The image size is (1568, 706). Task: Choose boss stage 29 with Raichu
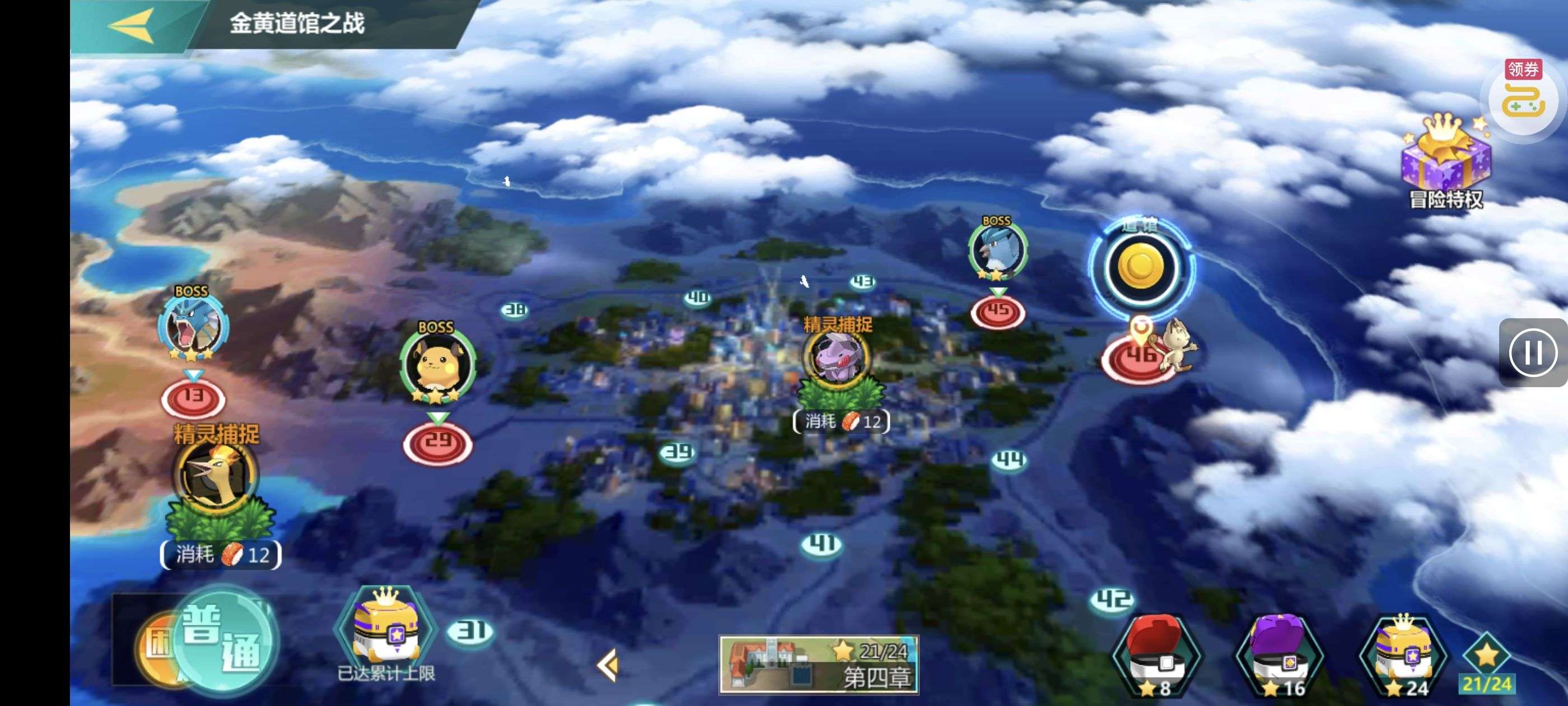(437, 442)
